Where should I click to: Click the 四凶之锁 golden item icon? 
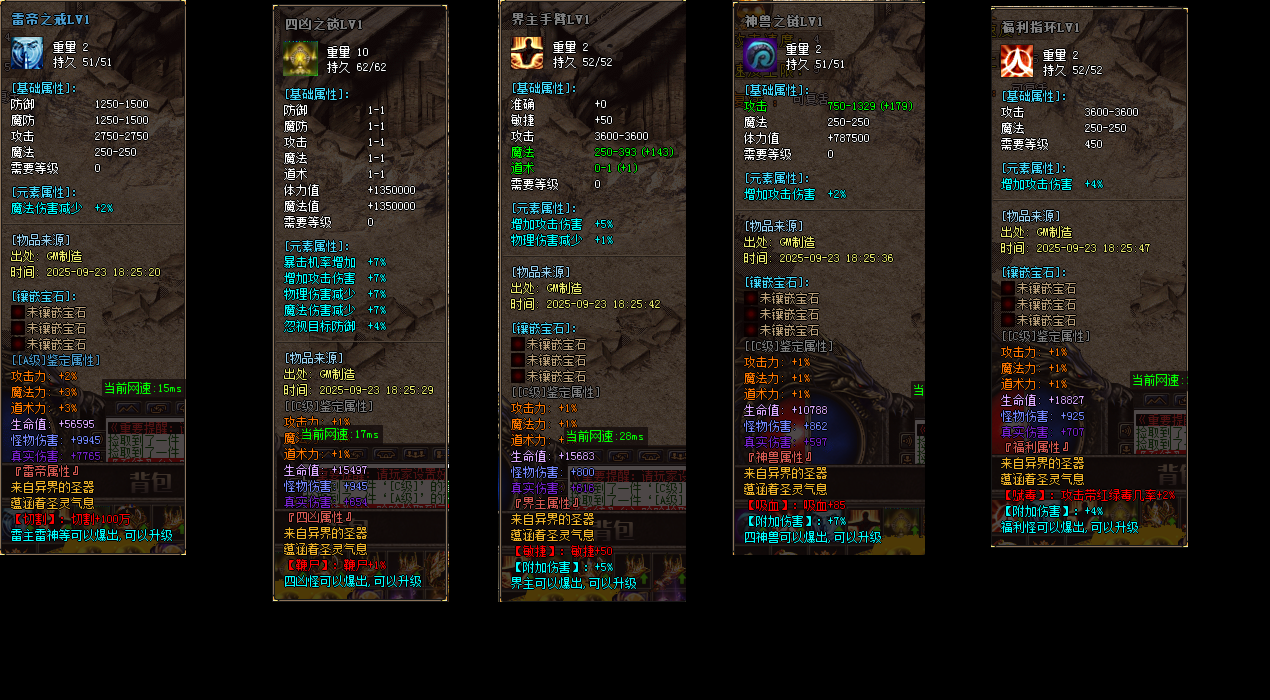pos(301,59)
